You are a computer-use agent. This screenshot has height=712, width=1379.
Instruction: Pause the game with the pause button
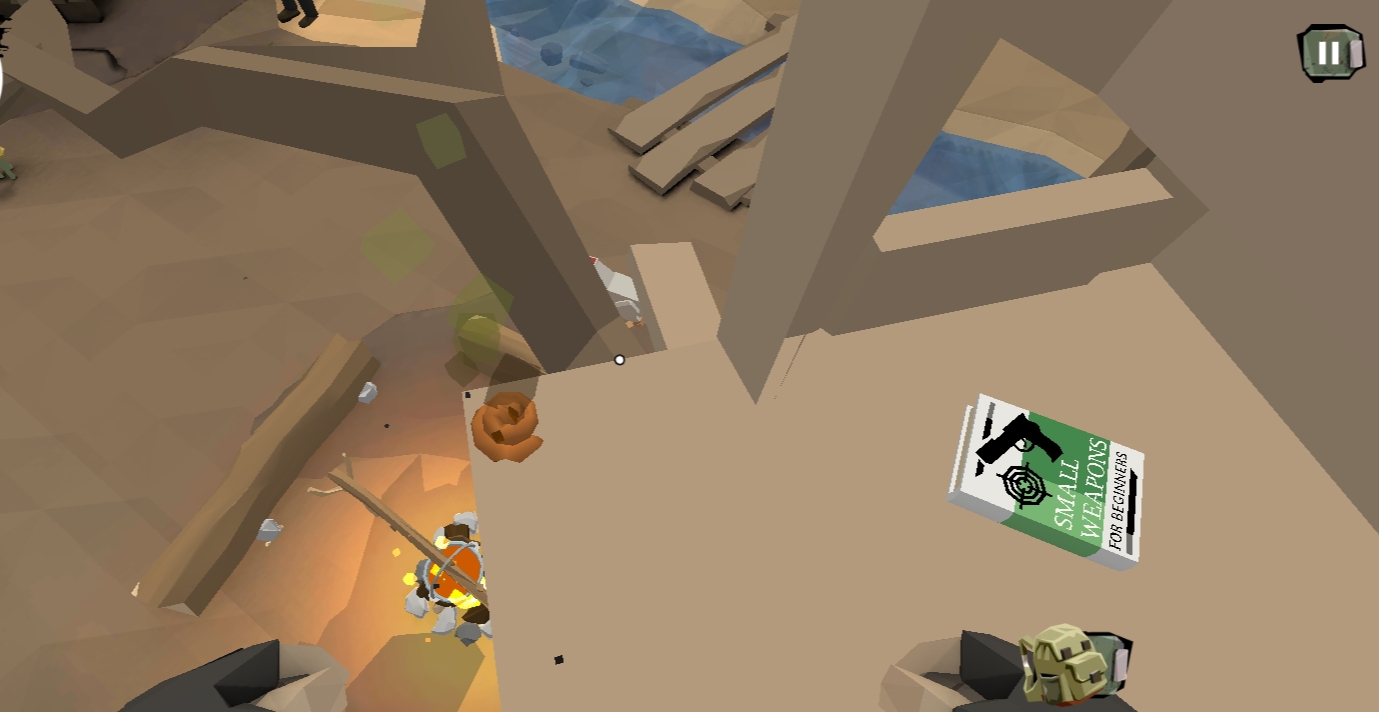[1329, 52]
